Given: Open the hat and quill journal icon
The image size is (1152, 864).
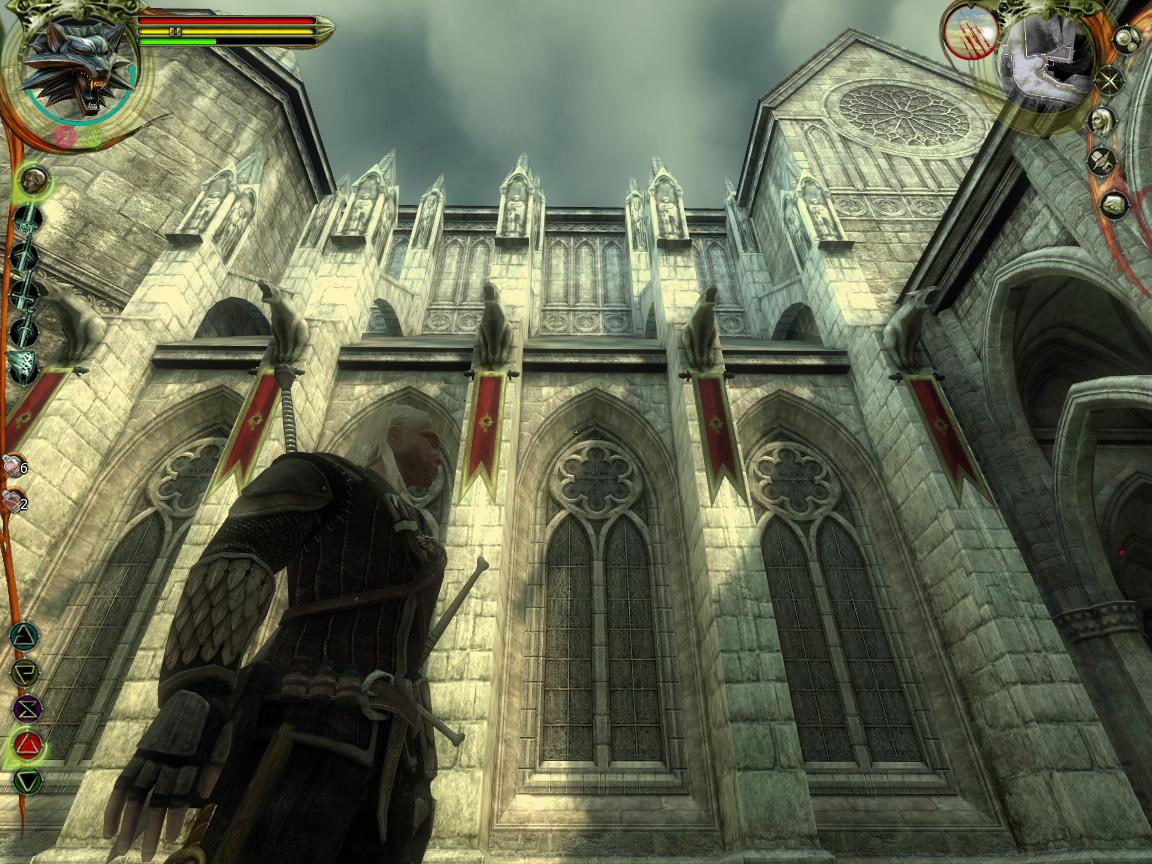Looking at the screenshot, I should pos(1101,161).
